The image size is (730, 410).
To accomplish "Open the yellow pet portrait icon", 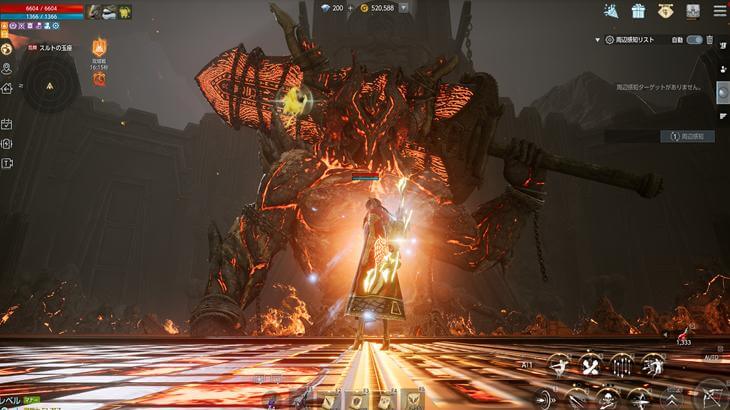I will [126, 12].
